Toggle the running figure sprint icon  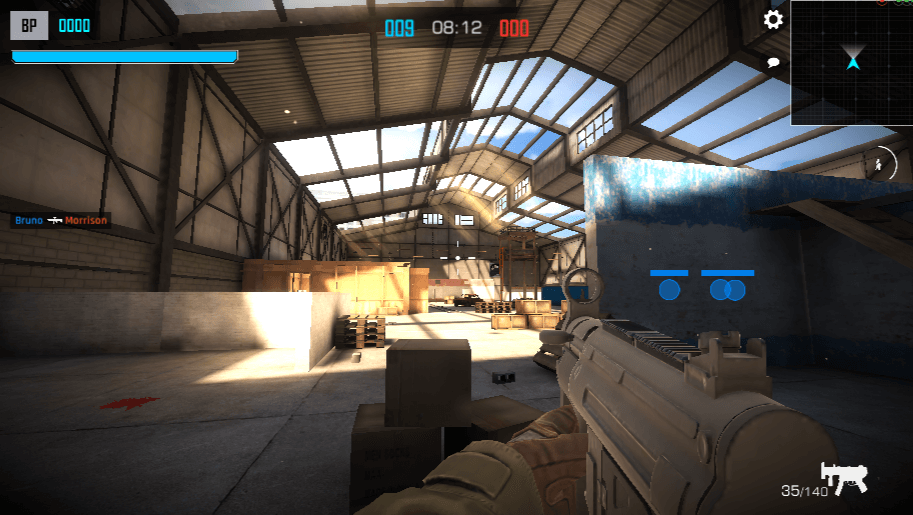(881, 163)
